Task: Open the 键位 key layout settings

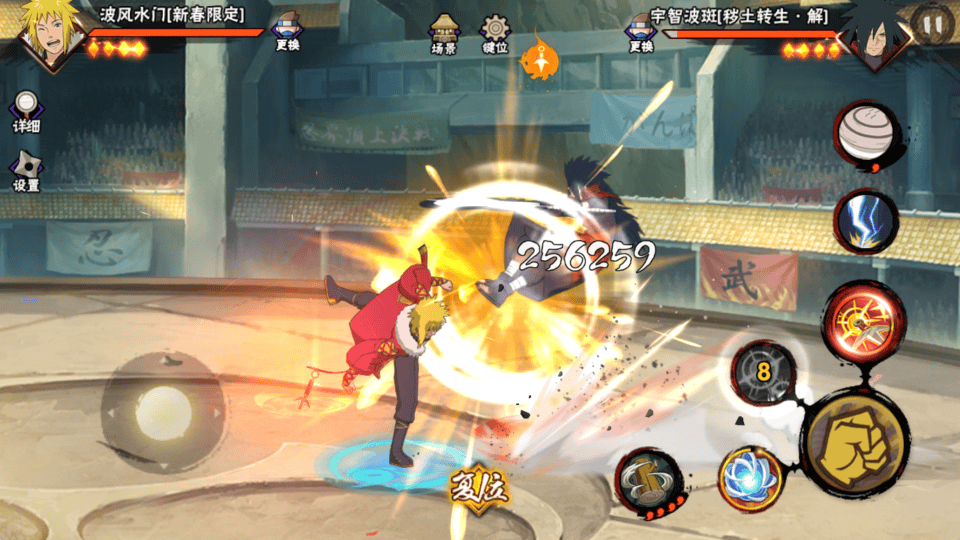Action: pos(495,33)
